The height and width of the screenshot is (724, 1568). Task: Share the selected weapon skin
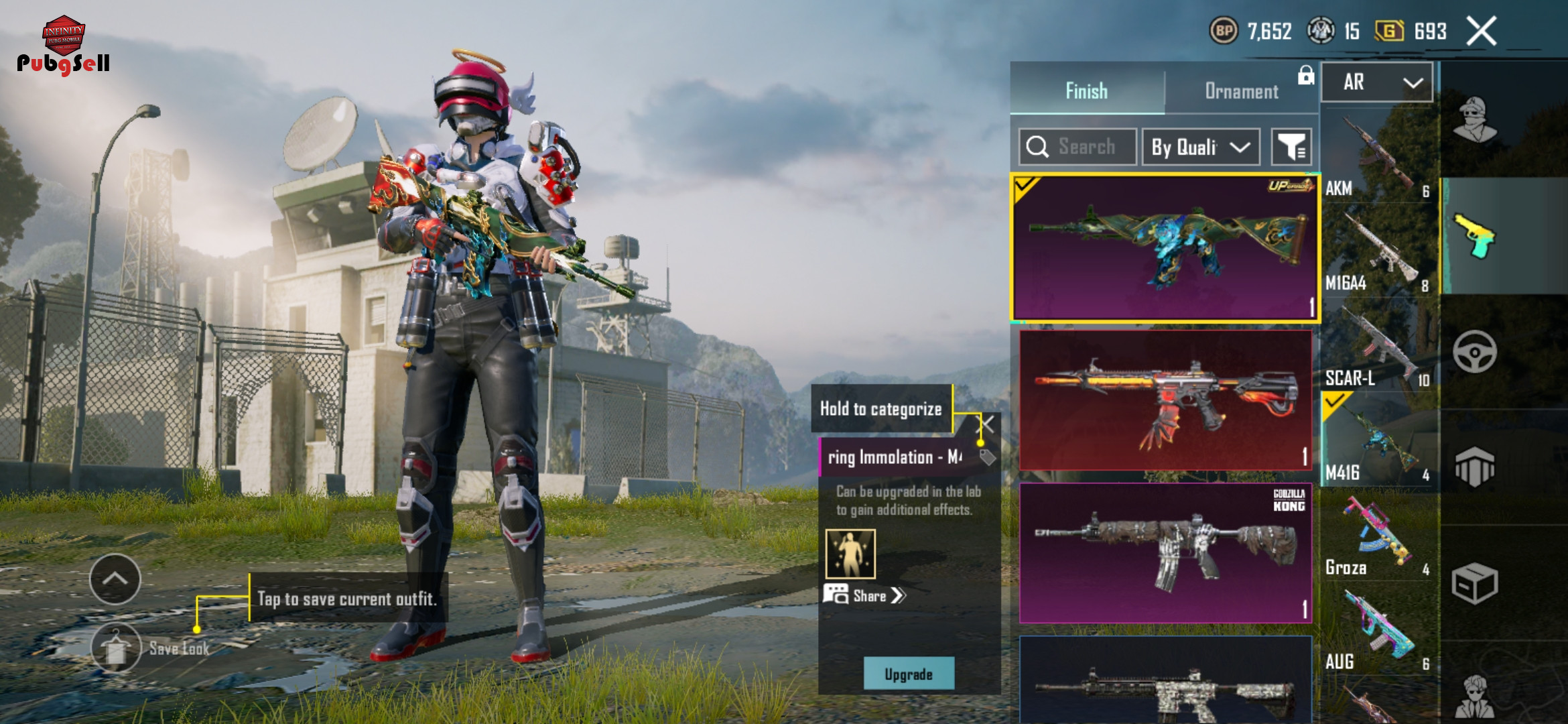[x=866, y=595]
